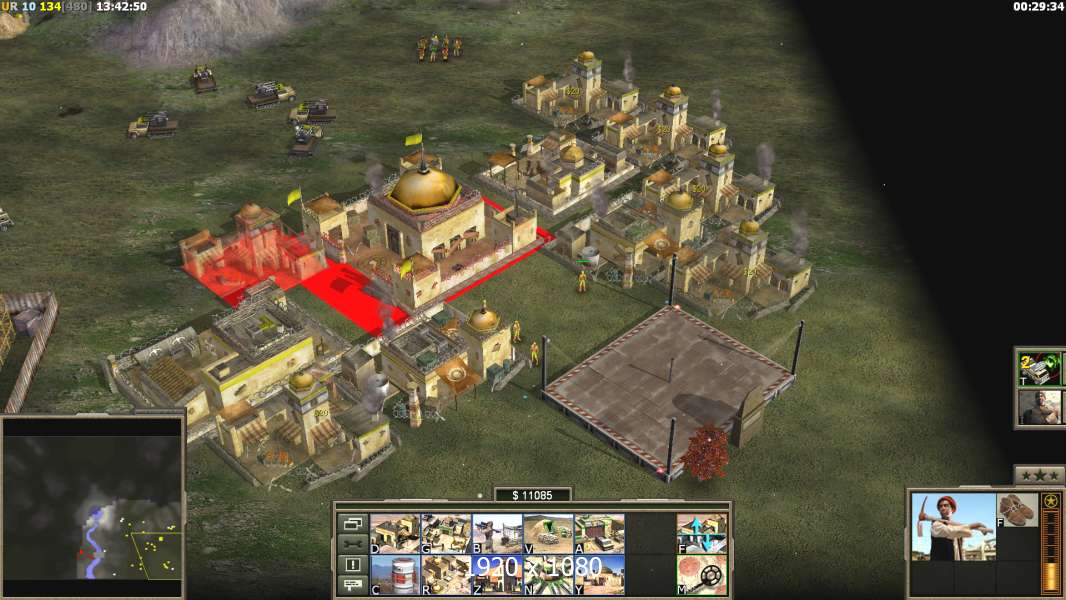This screenshot has height=600, width=1066.
Task: Select the Stinger Site build icon
Action: click(x=497, y=534)
